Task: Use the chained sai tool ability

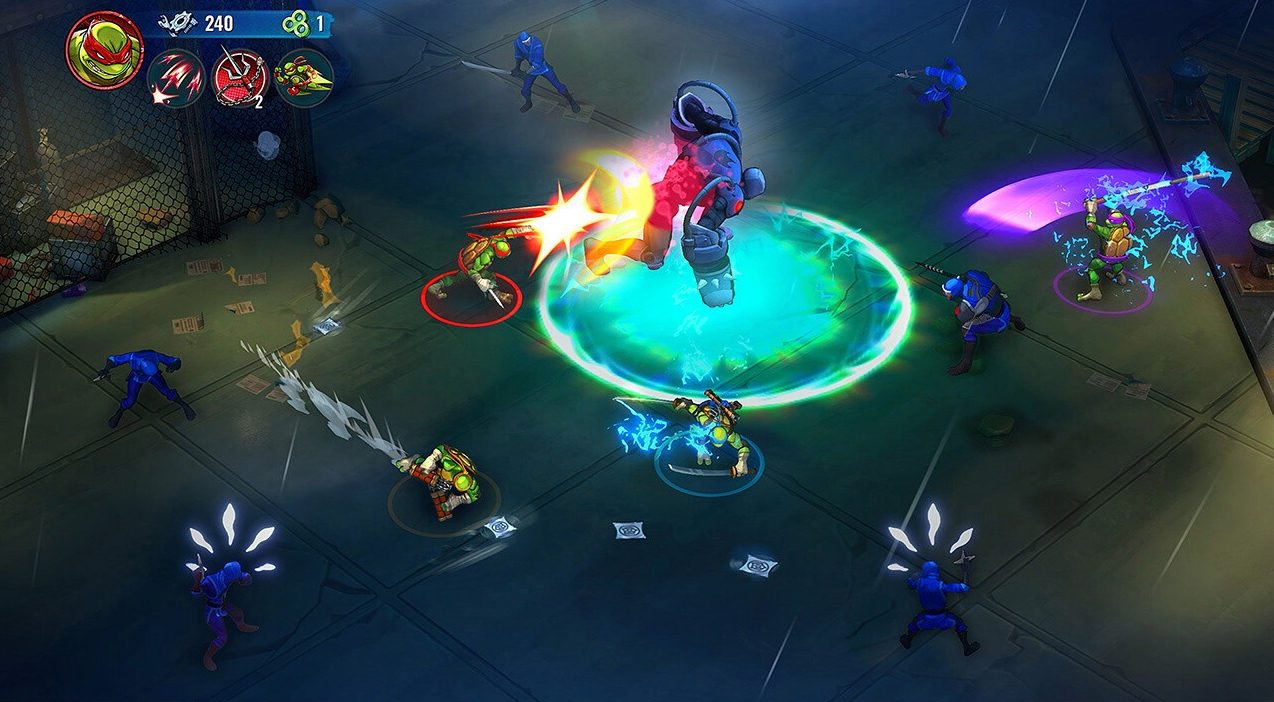Action: coord(240,78)
